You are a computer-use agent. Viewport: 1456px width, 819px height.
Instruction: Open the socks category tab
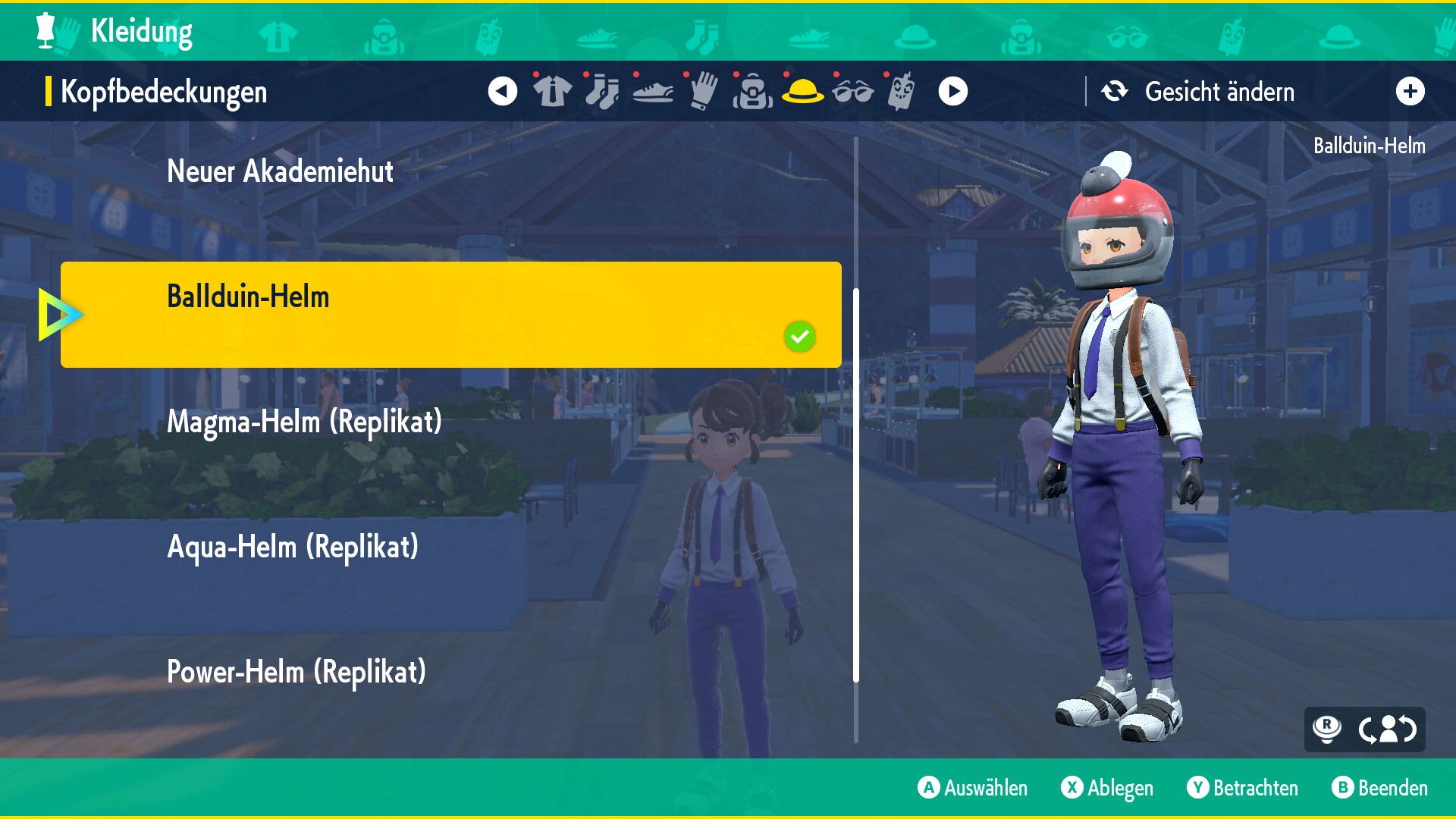tap(602, 92)
